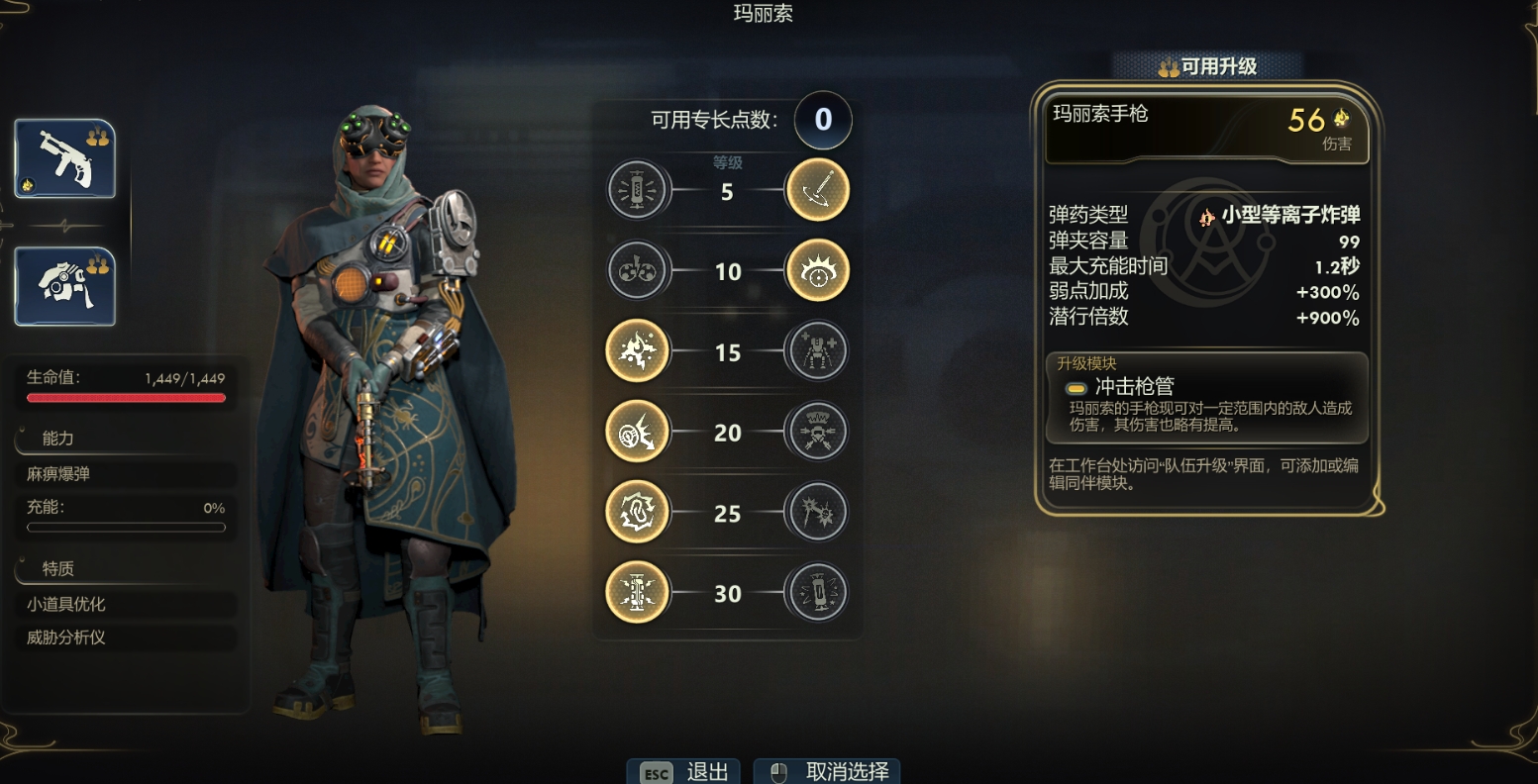Pick the level 25 broken chain perk
The image size is (1538, 784).
[x=637, y=514]
